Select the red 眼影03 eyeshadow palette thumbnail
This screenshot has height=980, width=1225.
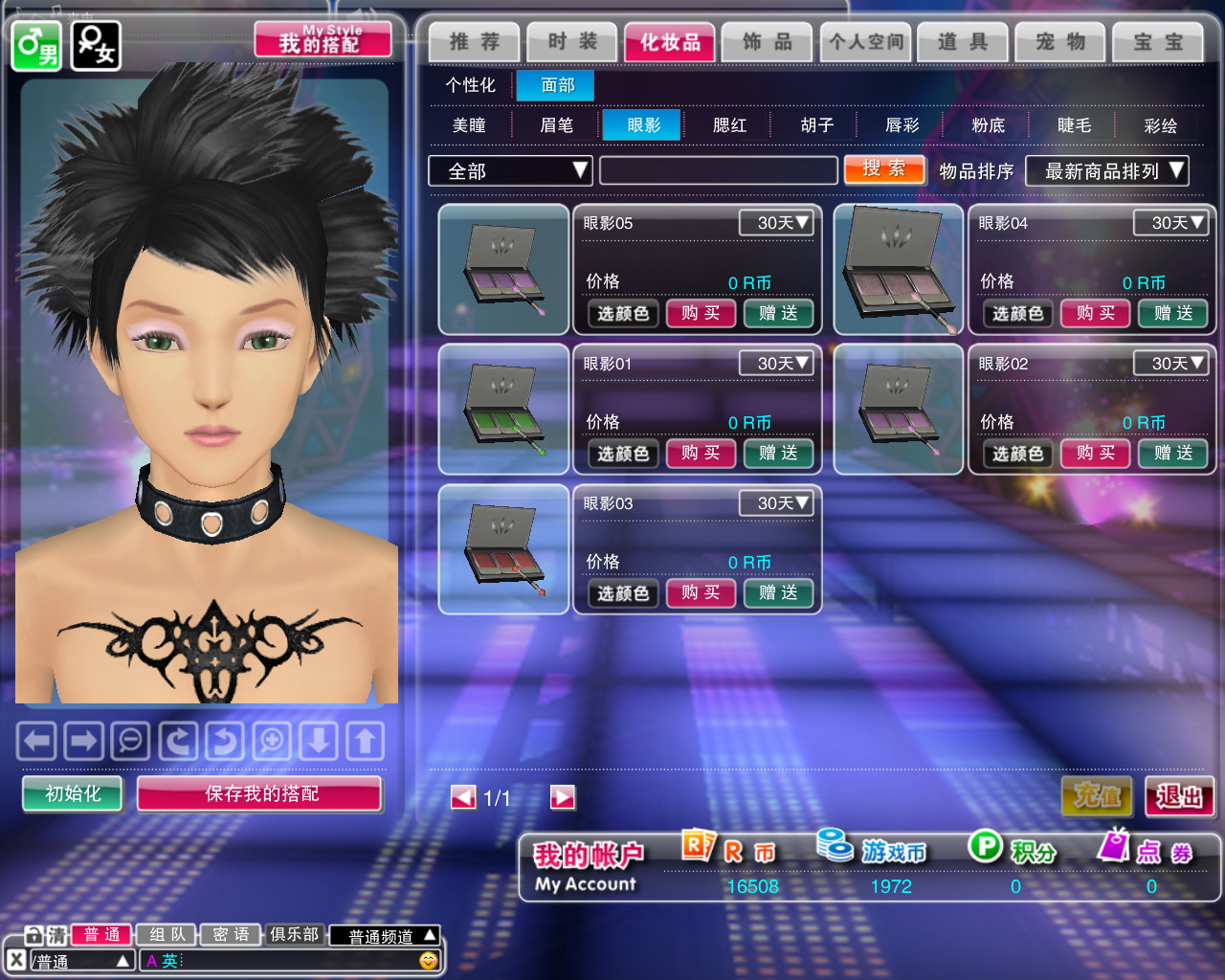tap(504, 549)
